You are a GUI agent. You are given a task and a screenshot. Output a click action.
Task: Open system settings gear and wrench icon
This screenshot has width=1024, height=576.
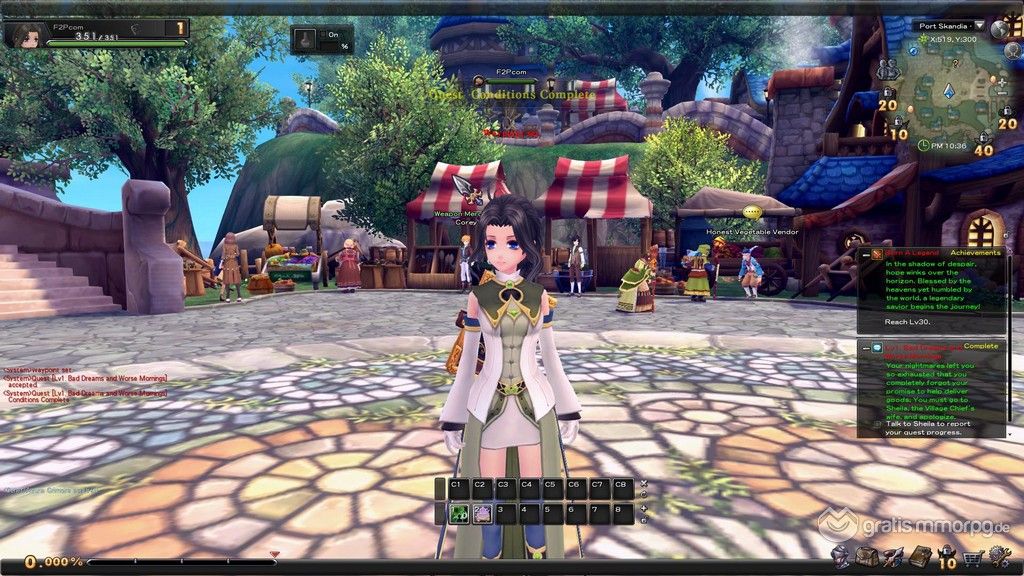coord(998,556)
